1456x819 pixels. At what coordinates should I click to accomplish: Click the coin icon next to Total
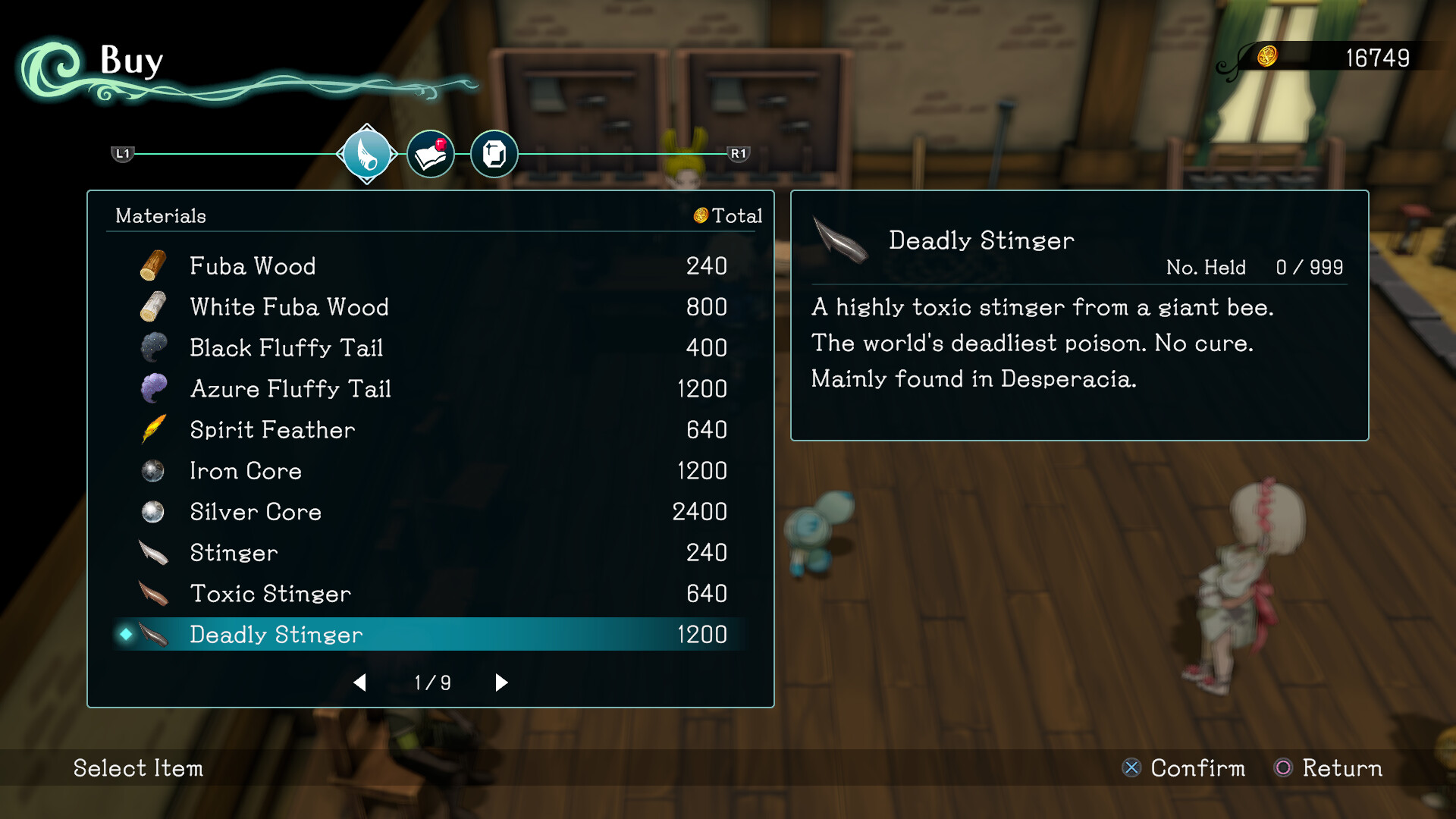tap(700, 215)
